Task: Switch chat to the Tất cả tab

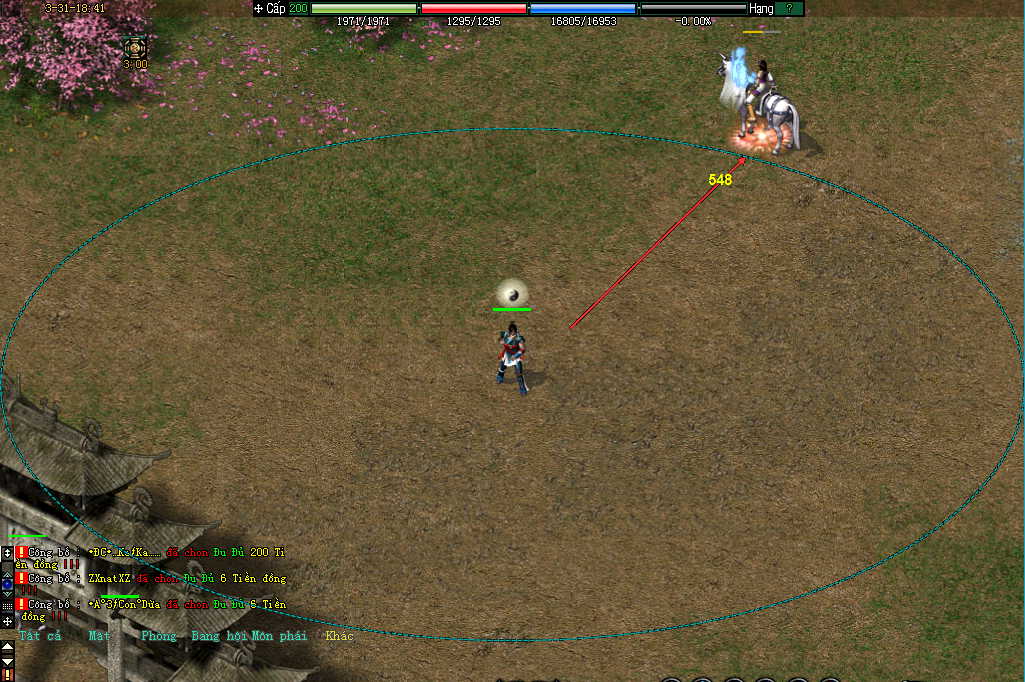Action: tap(41, 636)
